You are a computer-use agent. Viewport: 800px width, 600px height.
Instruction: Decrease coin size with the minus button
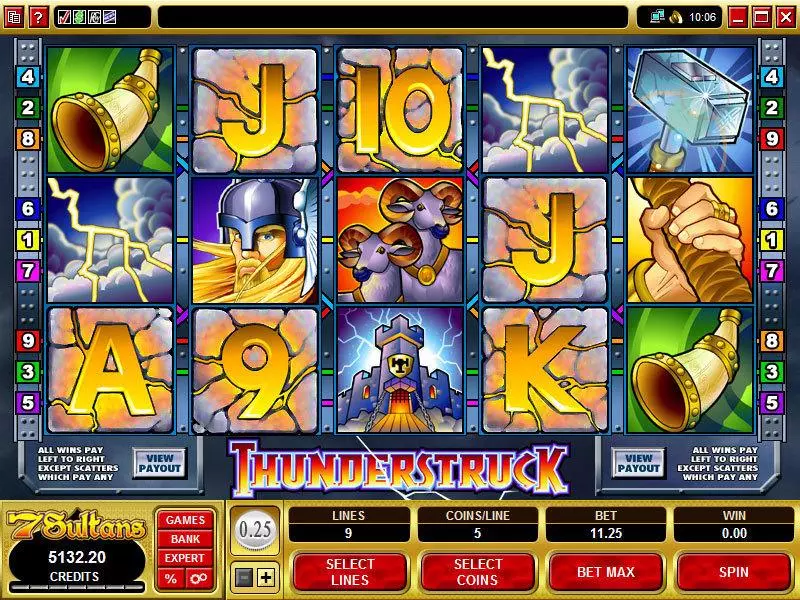click(x=245, y=577)
